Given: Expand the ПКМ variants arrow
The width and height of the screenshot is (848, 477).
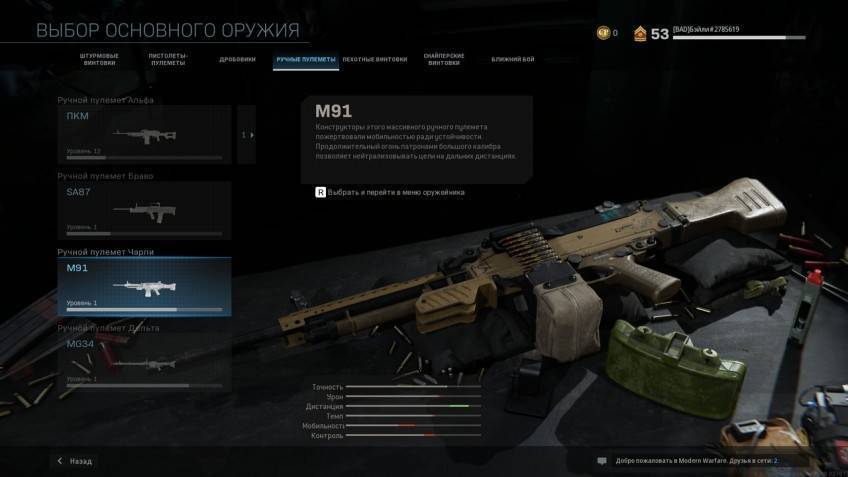Looking at the screenshot, I should [x=247, y=134].
